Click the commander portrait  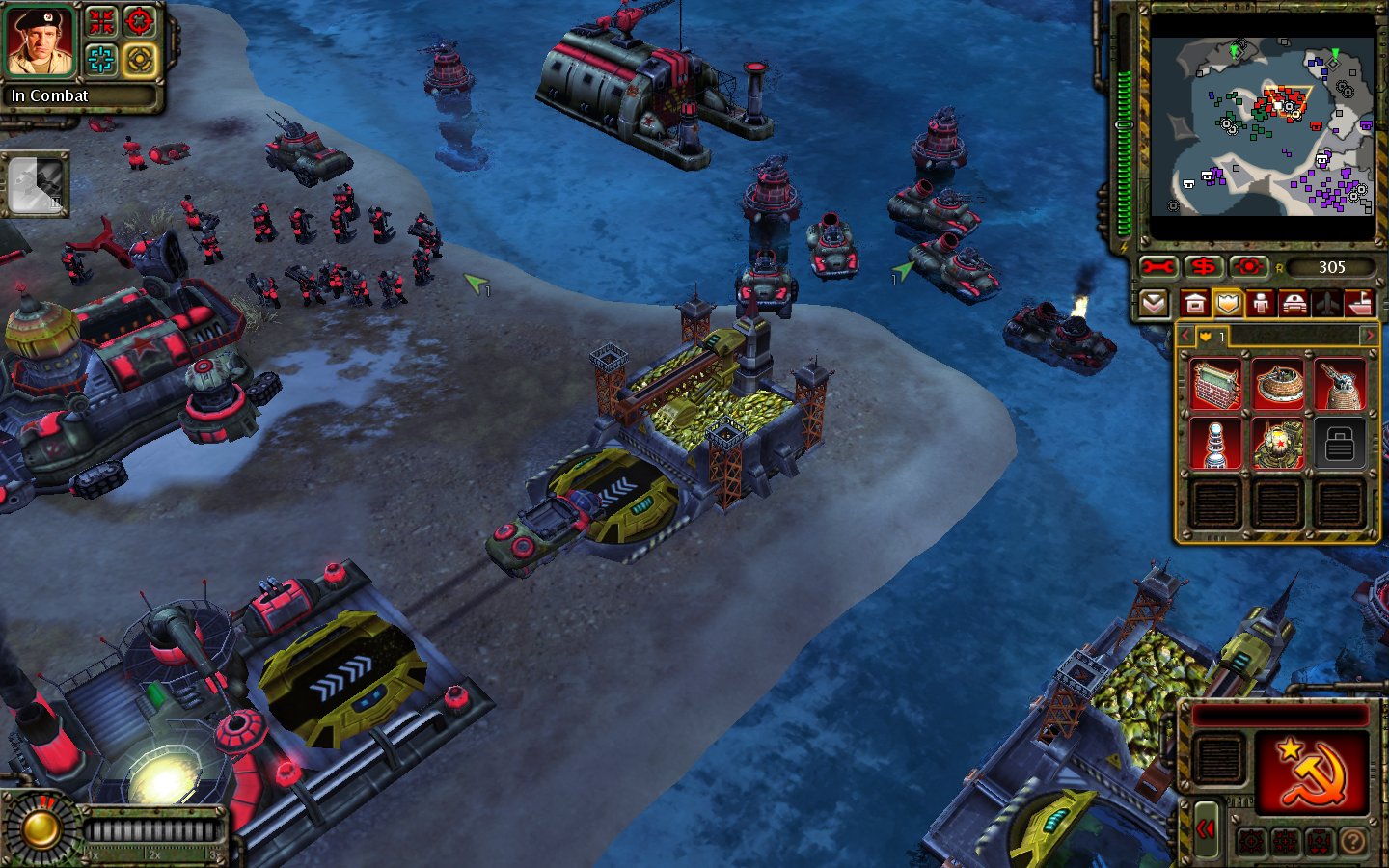point(41,41)
